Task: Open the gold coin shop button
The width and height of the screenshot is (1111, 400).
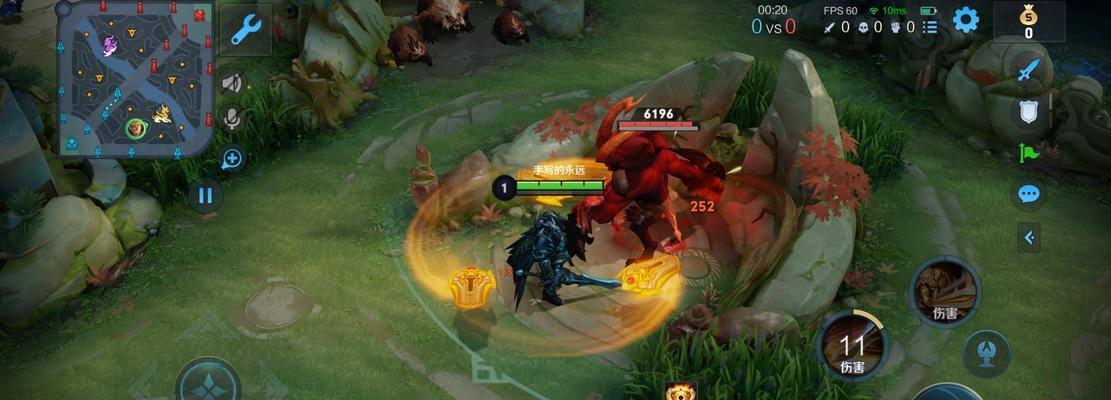Action: tap(1028, 21)
